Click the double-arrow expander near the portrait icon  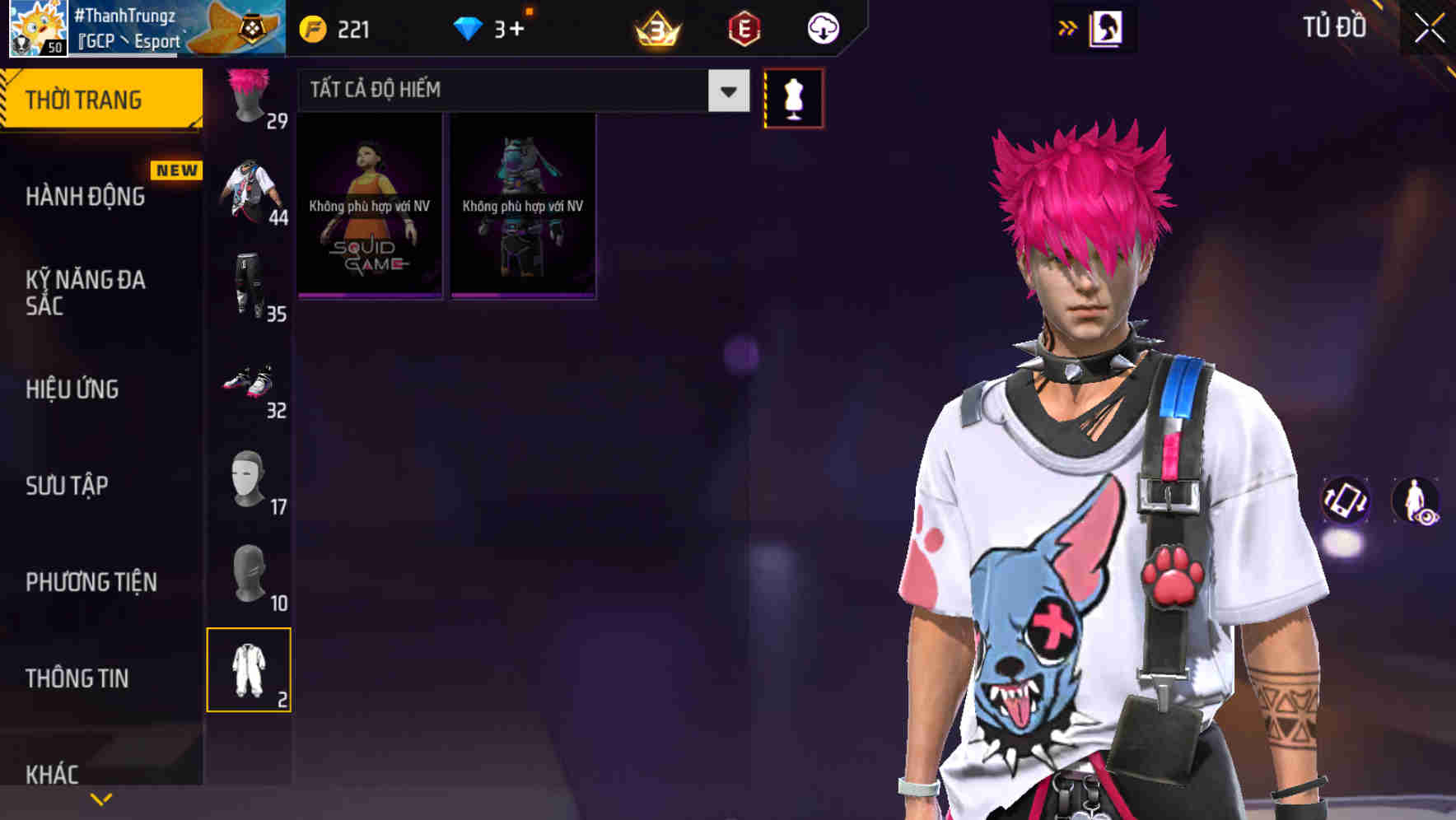click(1067, 26)
